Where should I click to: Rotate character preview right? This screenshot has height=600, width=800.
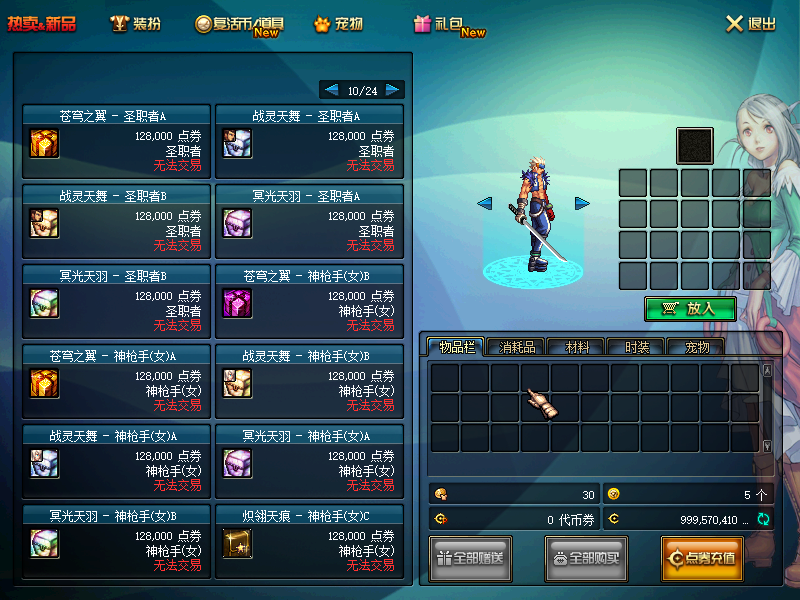tap(582, 204)
